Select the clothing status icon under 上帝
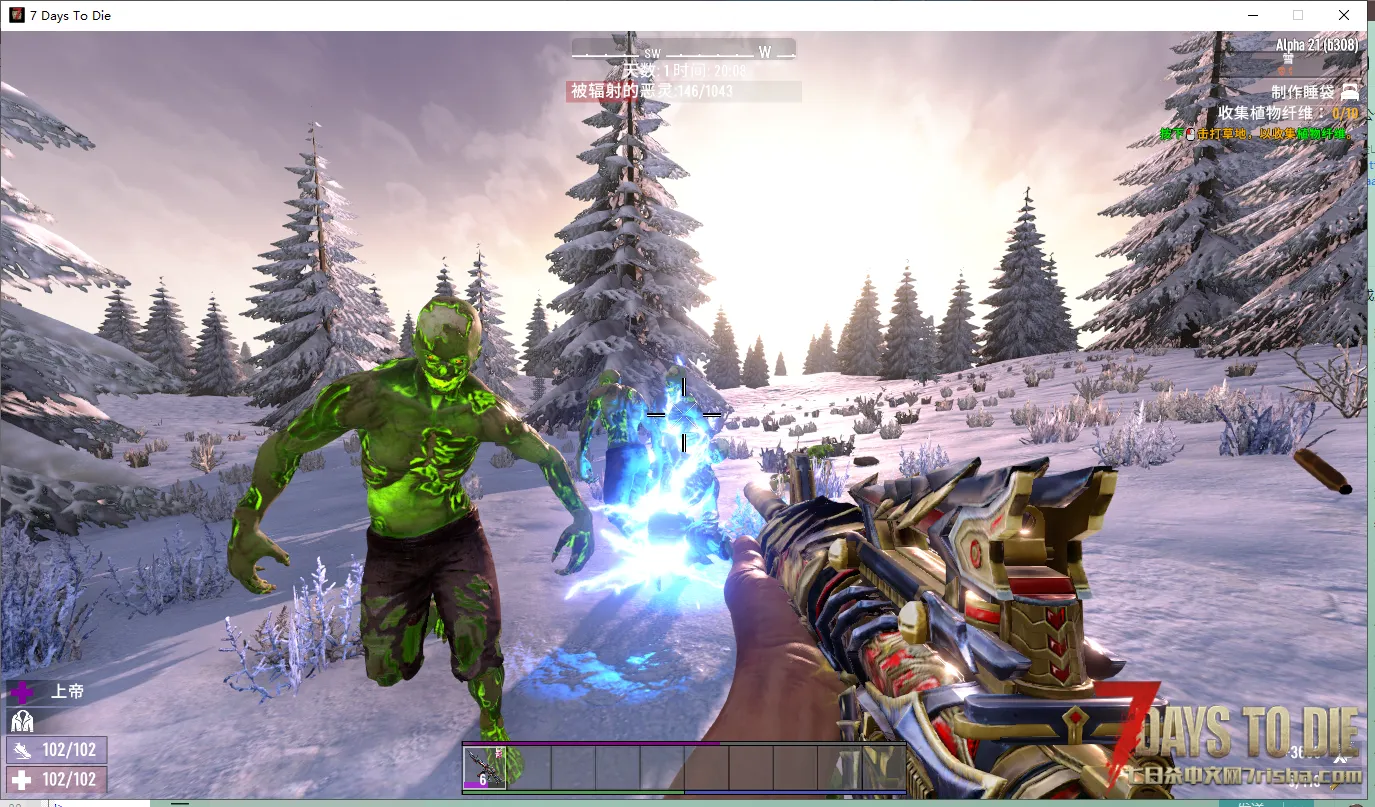This screenshot has width=1375, height=807. [x=21, y=720]
